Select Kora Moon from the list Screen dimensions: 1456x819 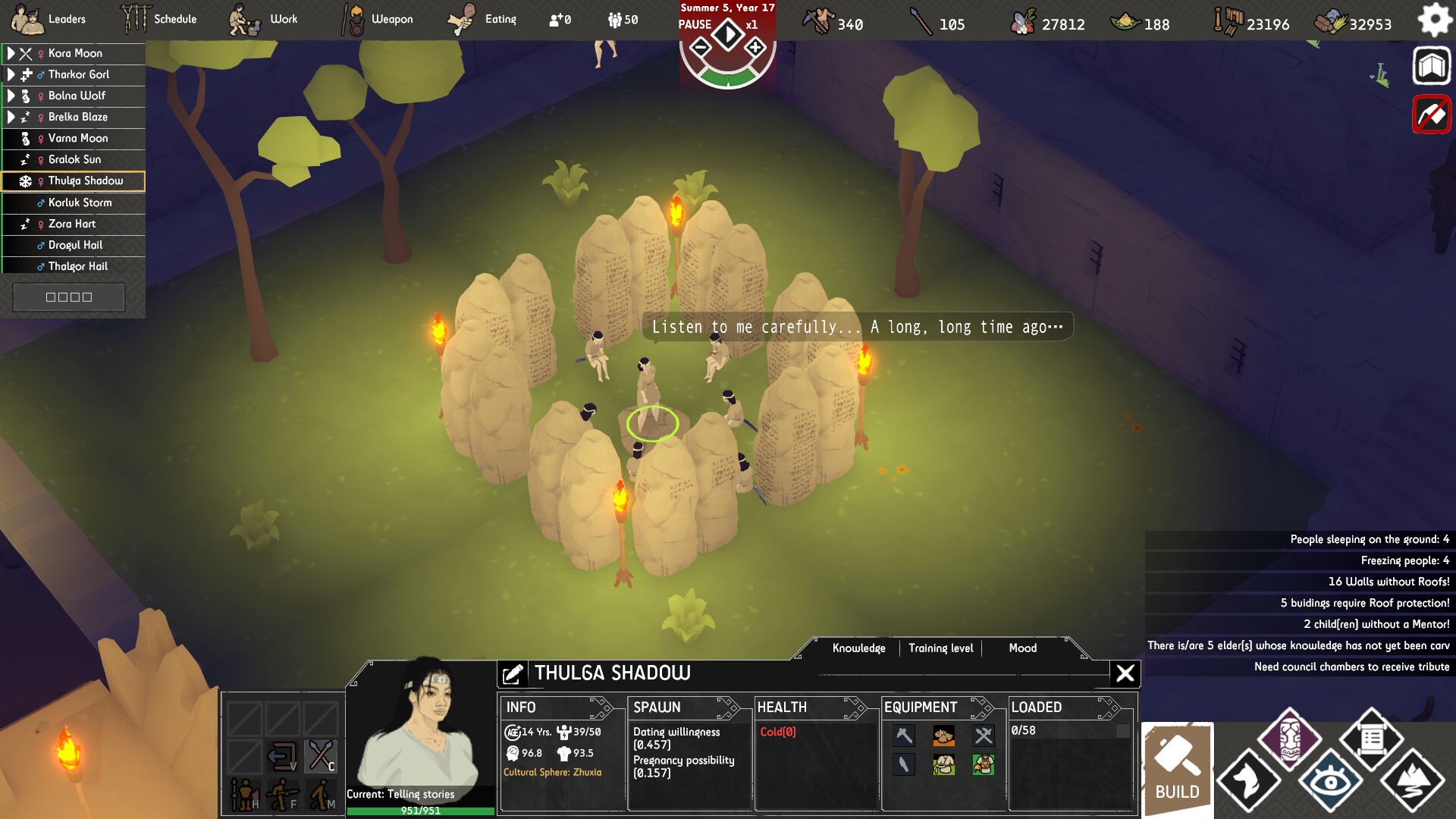point(75,53)
